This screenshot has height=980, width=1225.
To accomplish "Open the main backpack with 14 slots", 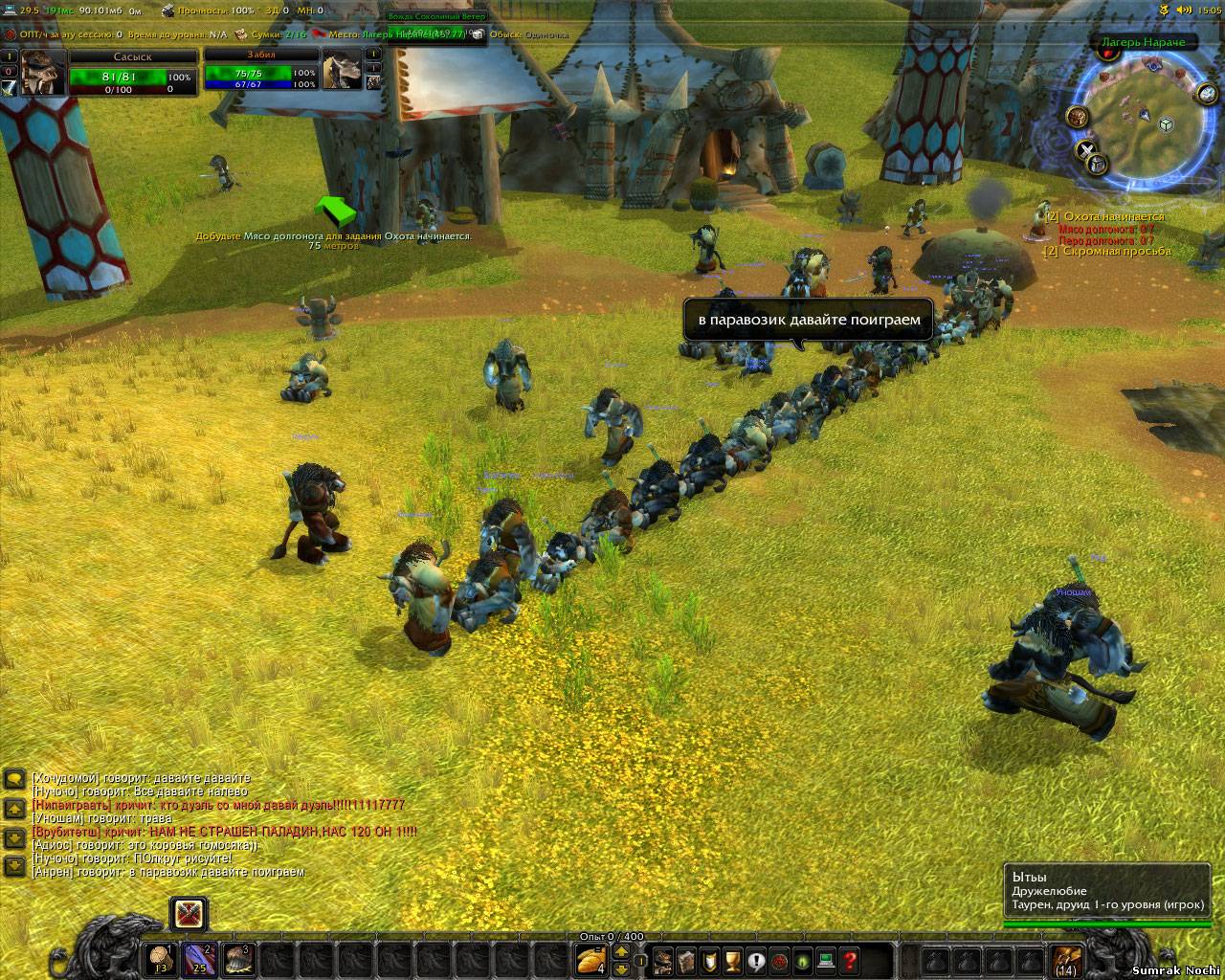I will (1066, 959).
